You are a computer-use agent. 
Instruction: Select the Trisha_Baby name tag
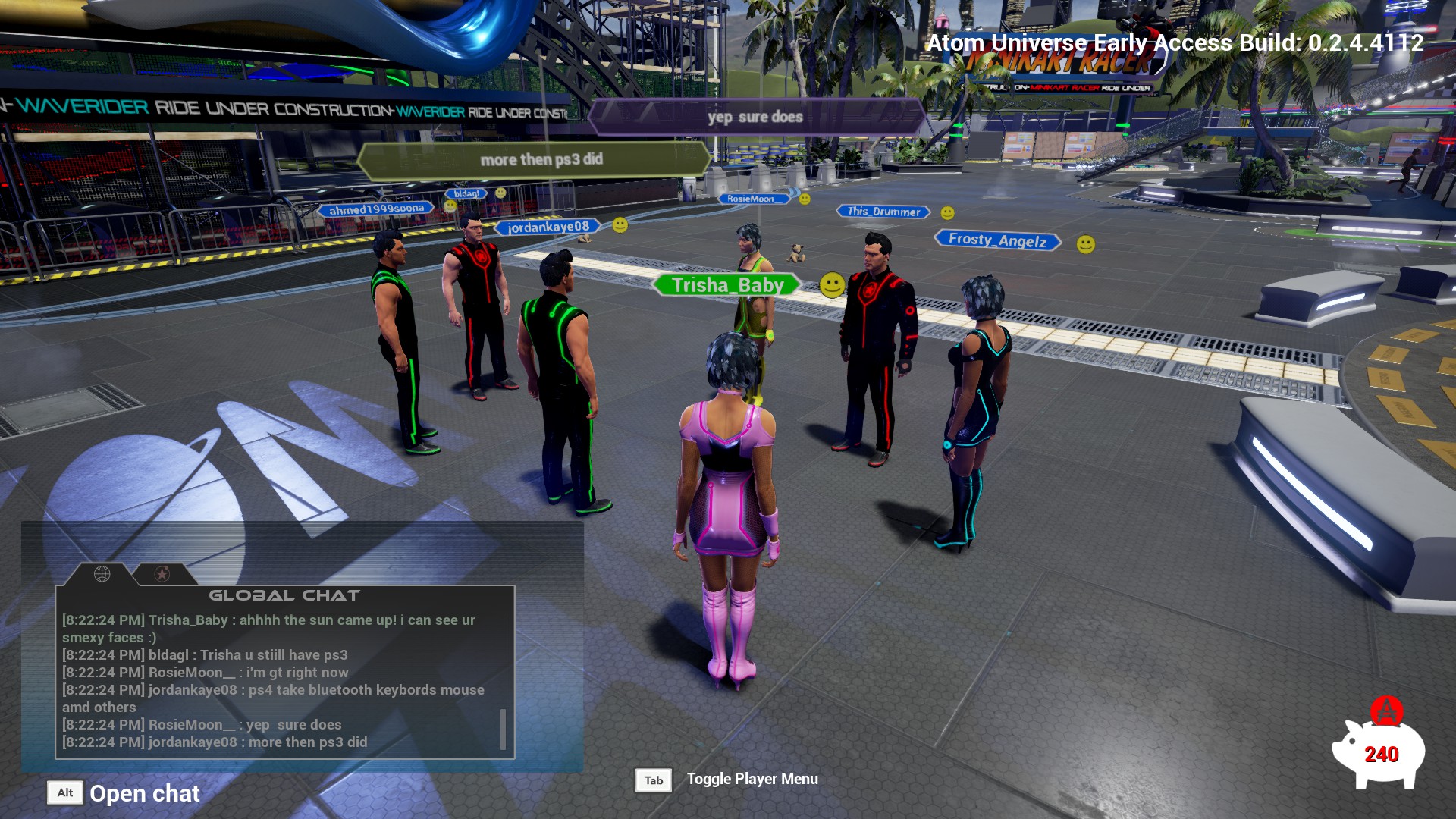(726, 285)
